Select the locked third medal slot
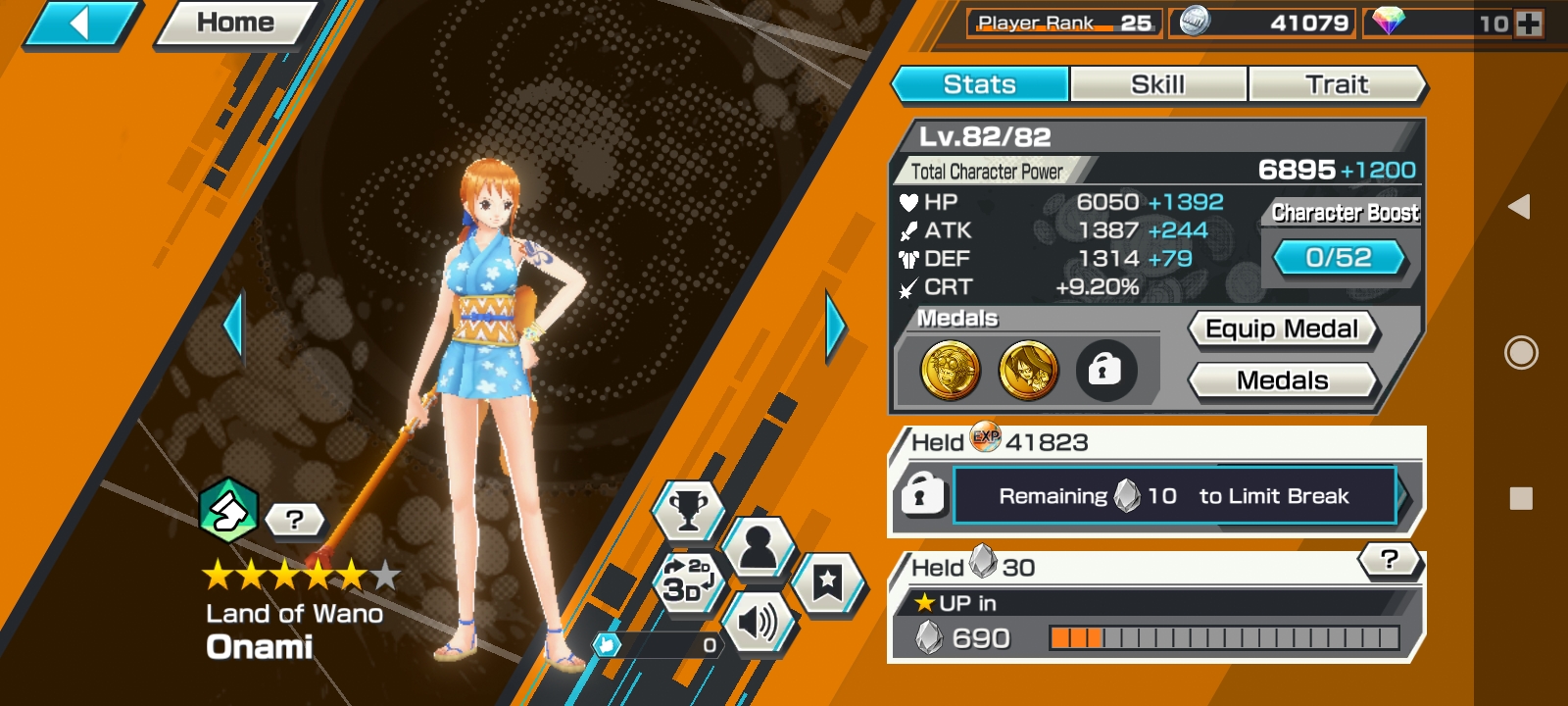 click(x=1105, y=371)
